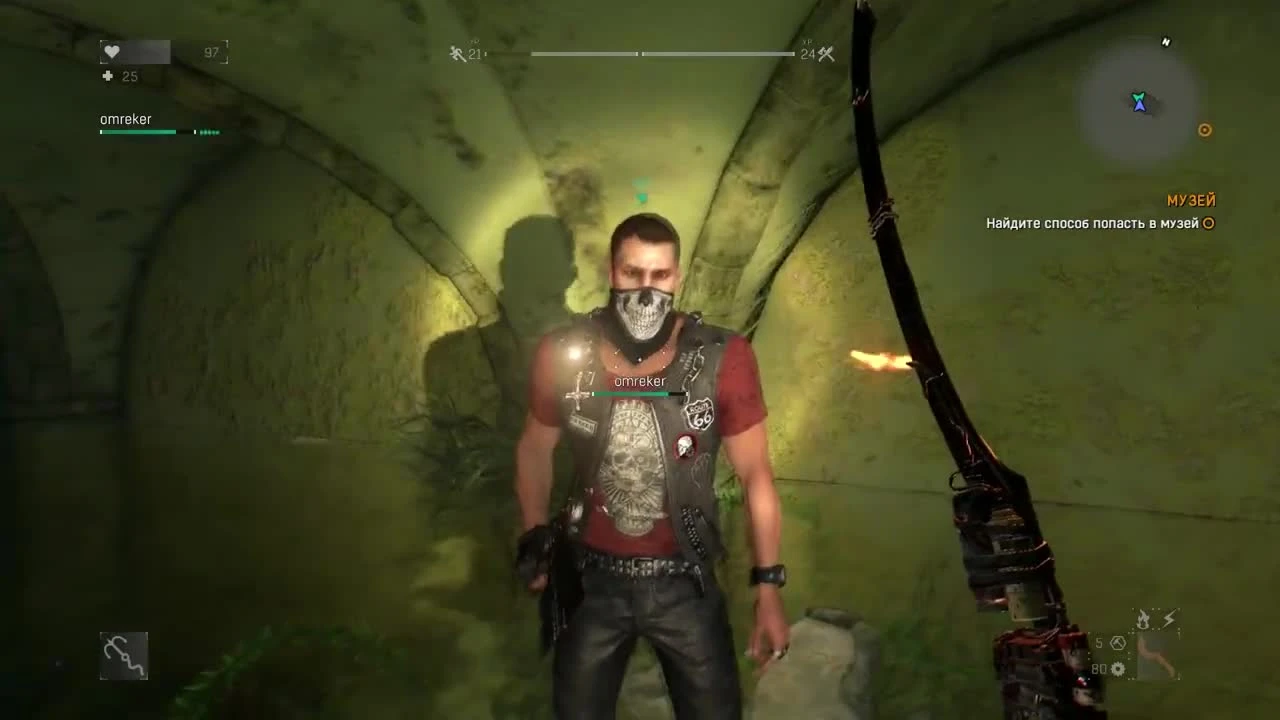Open the quest details under МУЗЕЙ heading
Image resolution: width=1280 pixels, height=720 pixels.
pyautogui.click(x=1092, y=224)
